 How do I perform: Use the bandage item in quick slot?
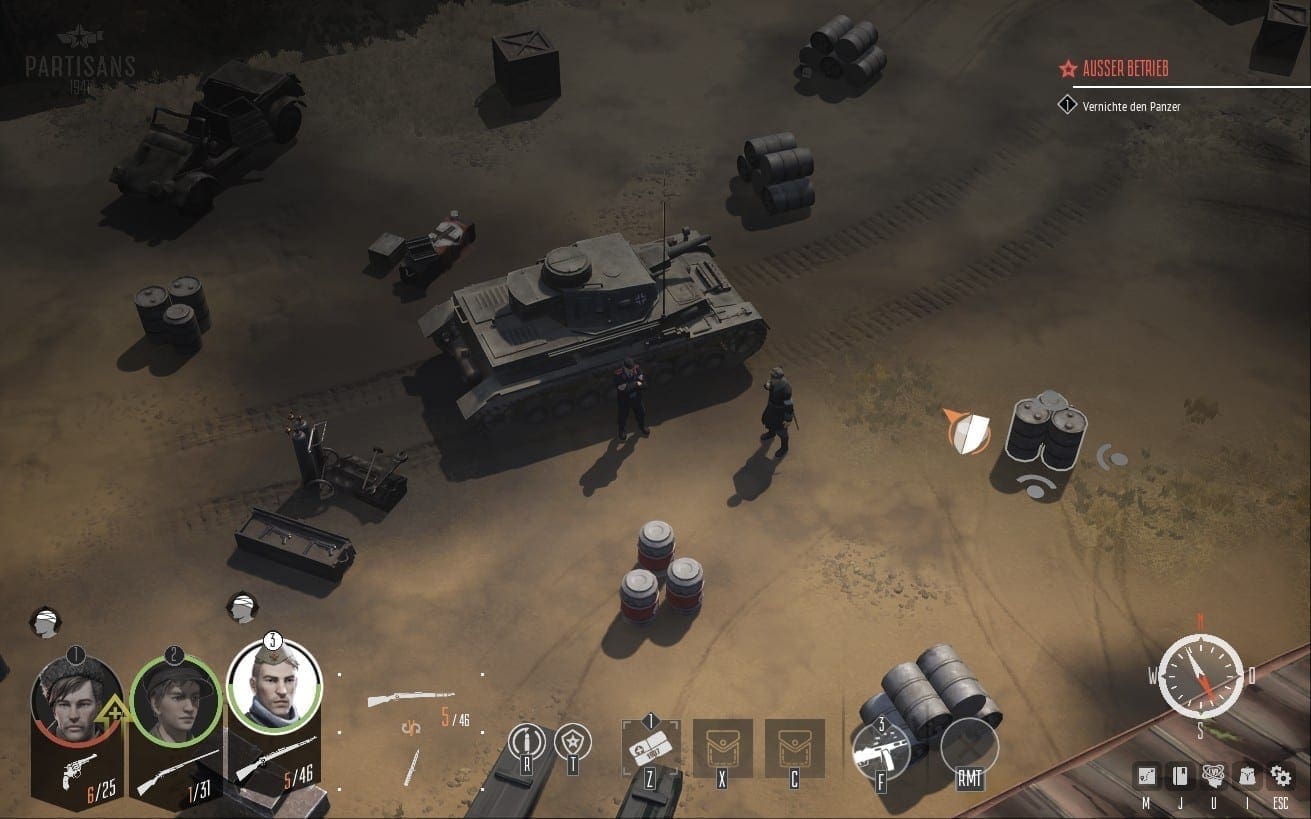(650, 748)
